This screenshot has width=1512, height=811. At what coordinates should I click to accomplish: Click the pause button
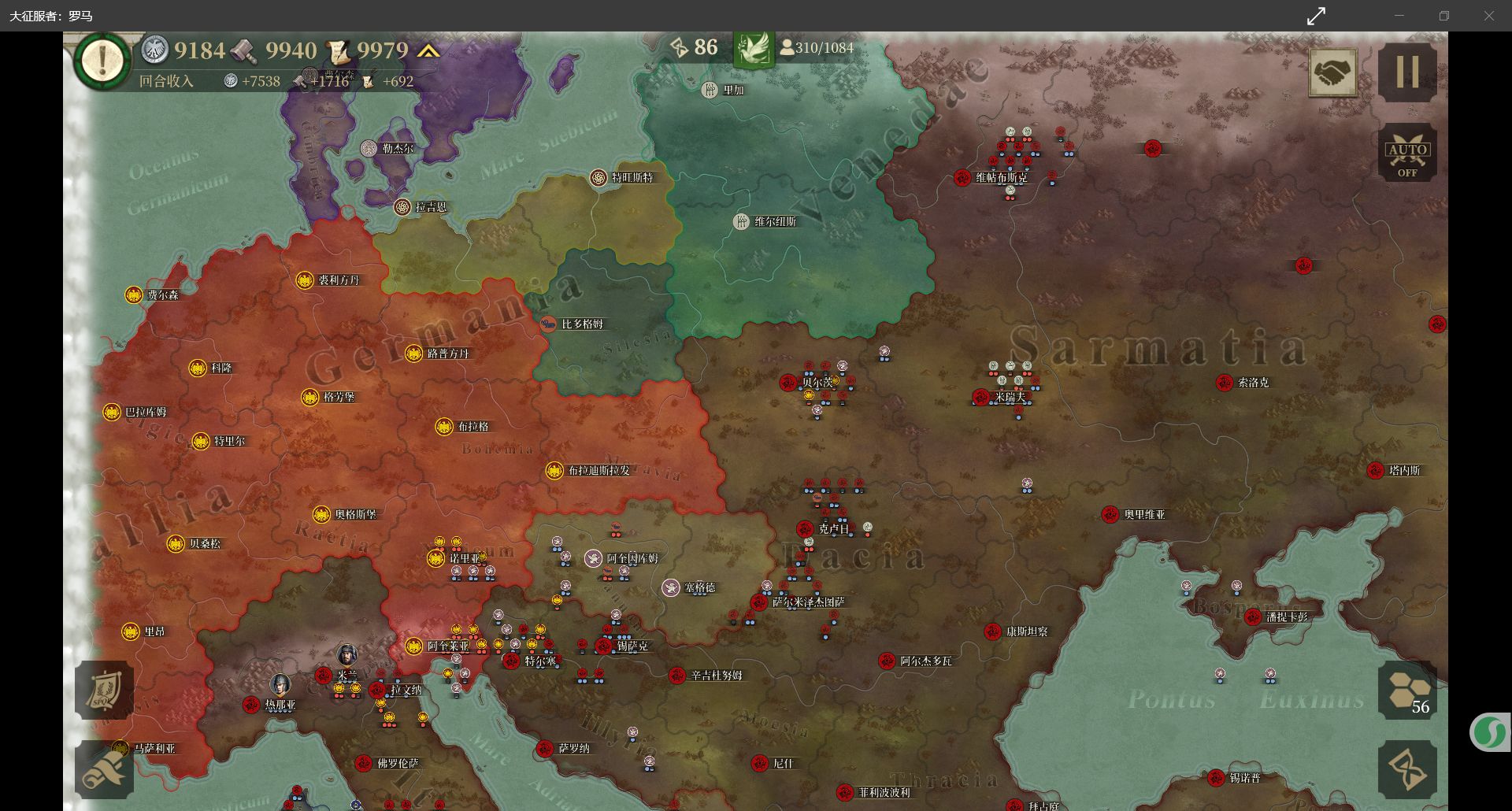click(1407, 72)
